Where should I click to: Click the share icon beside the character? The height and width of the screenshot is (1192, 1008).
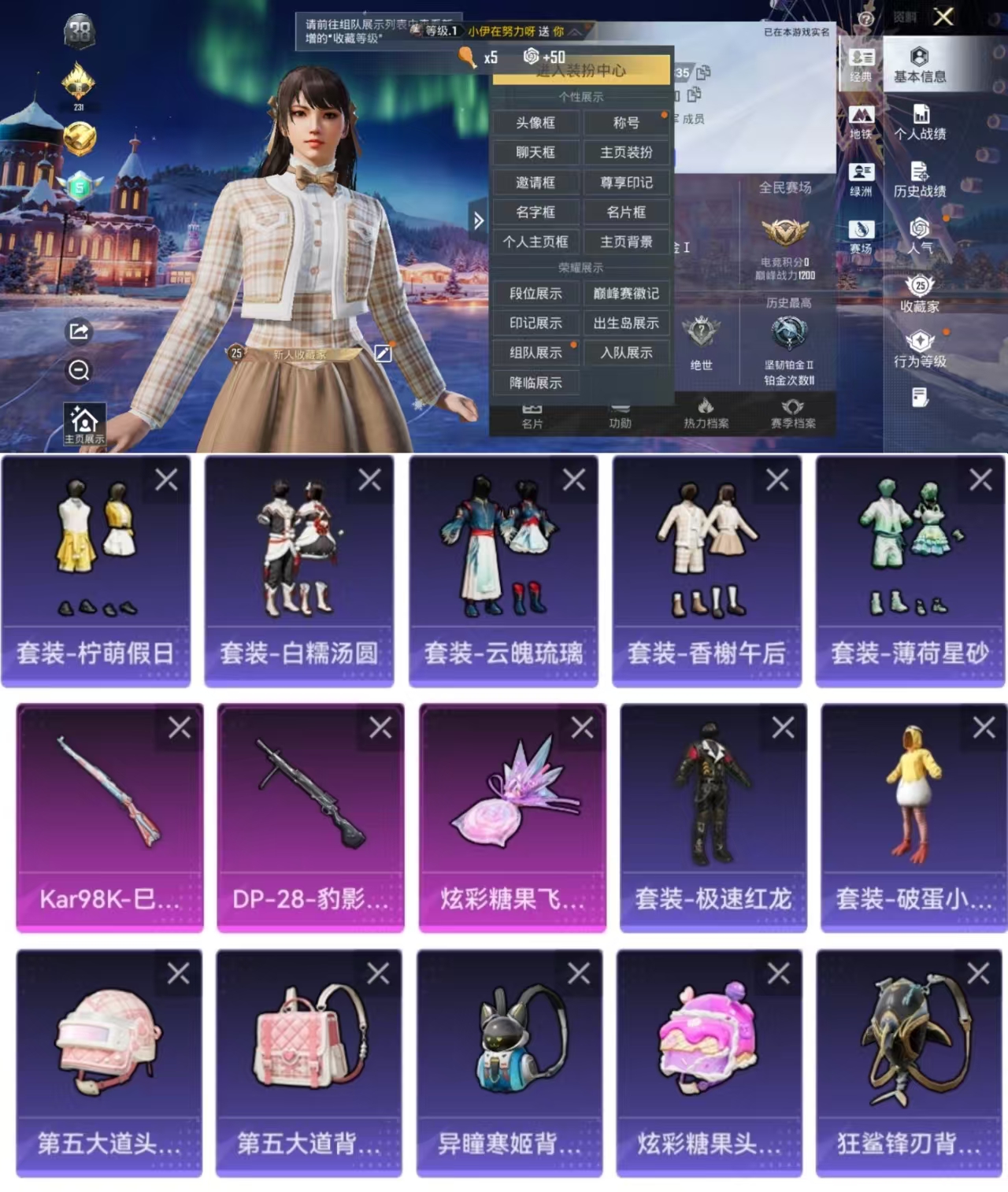coord(77,333)
